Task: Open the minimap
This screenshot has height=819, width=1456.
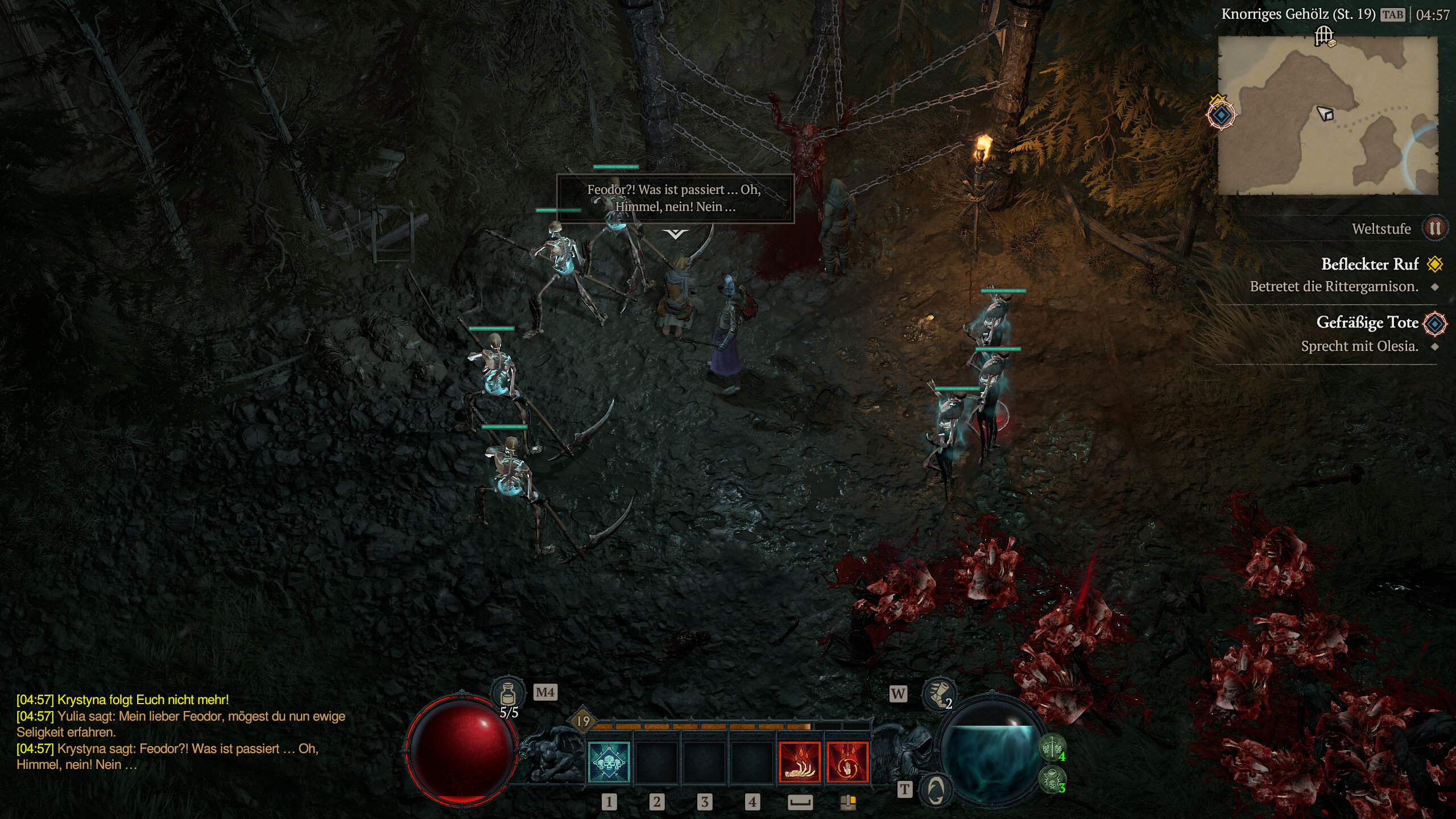Action: 1327,117
